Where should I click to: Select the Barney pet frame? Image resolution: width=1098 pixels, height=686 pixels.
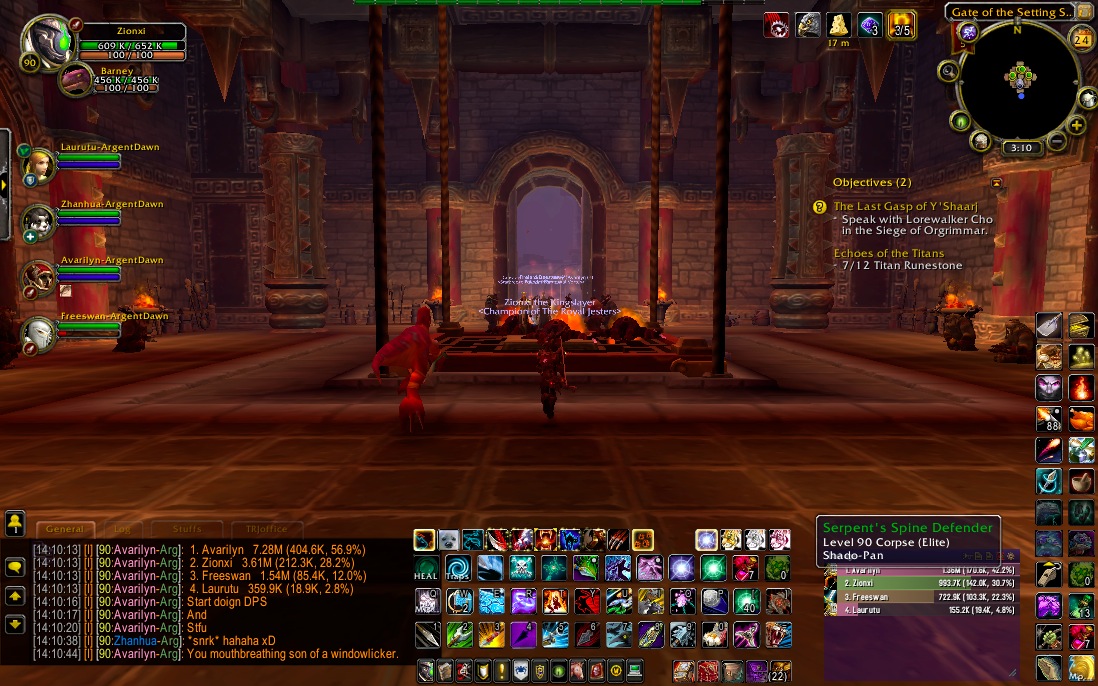(x=77, y=80)
